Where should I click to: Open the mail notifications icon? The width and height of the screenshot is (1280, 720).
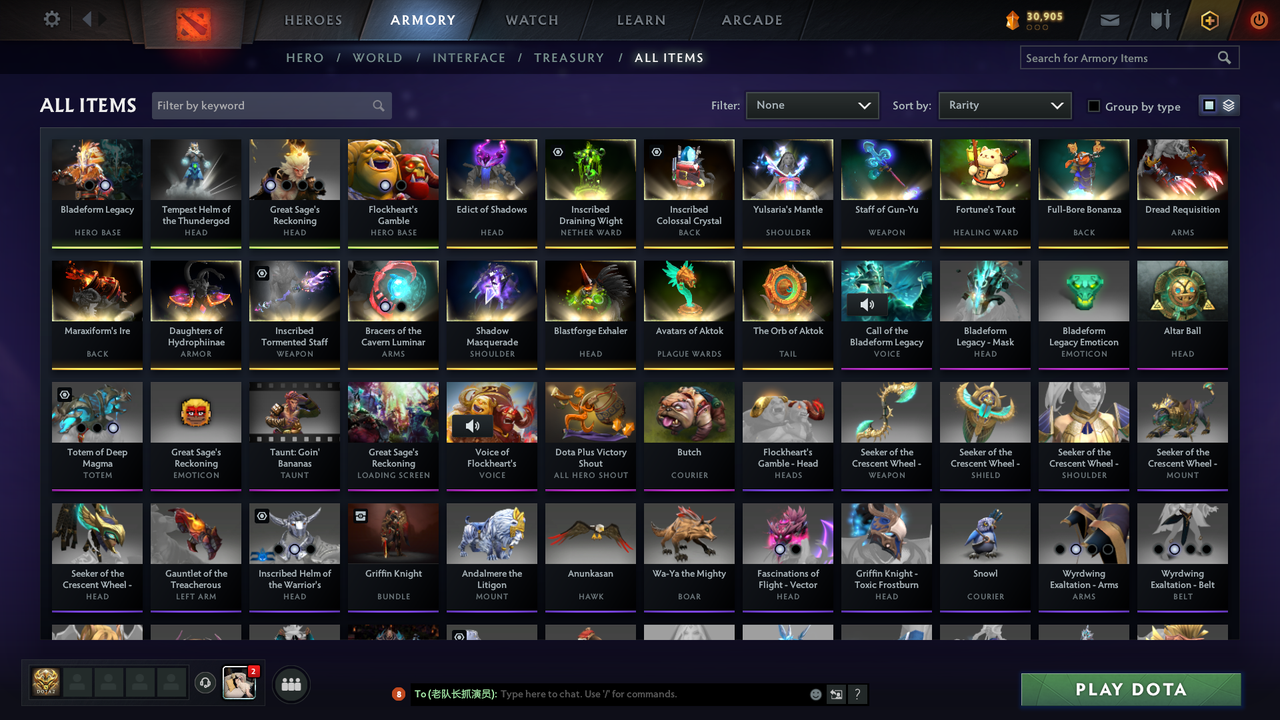click(1110, 19)
